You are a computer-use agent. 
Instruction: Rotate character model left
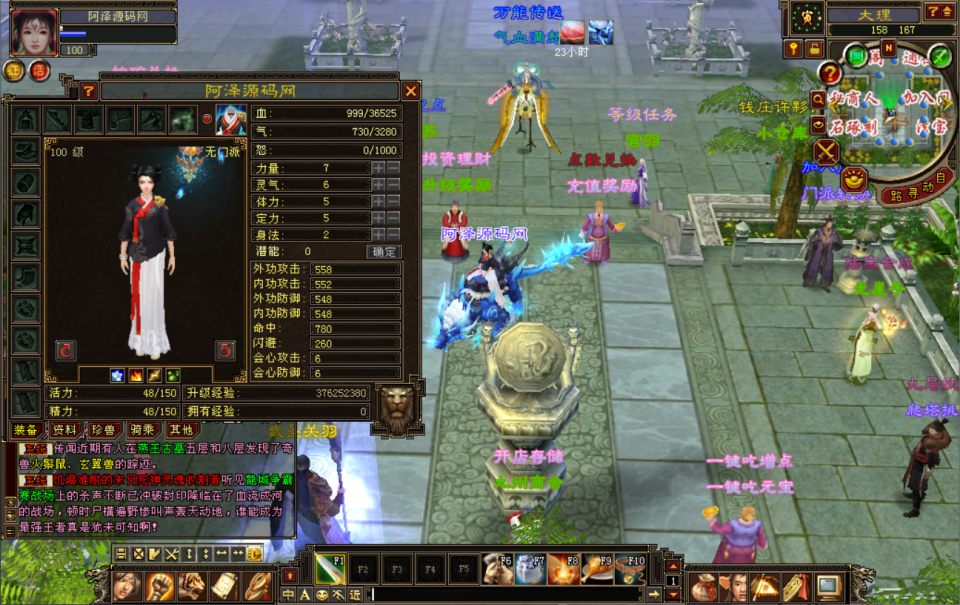[x=66, y=349]
